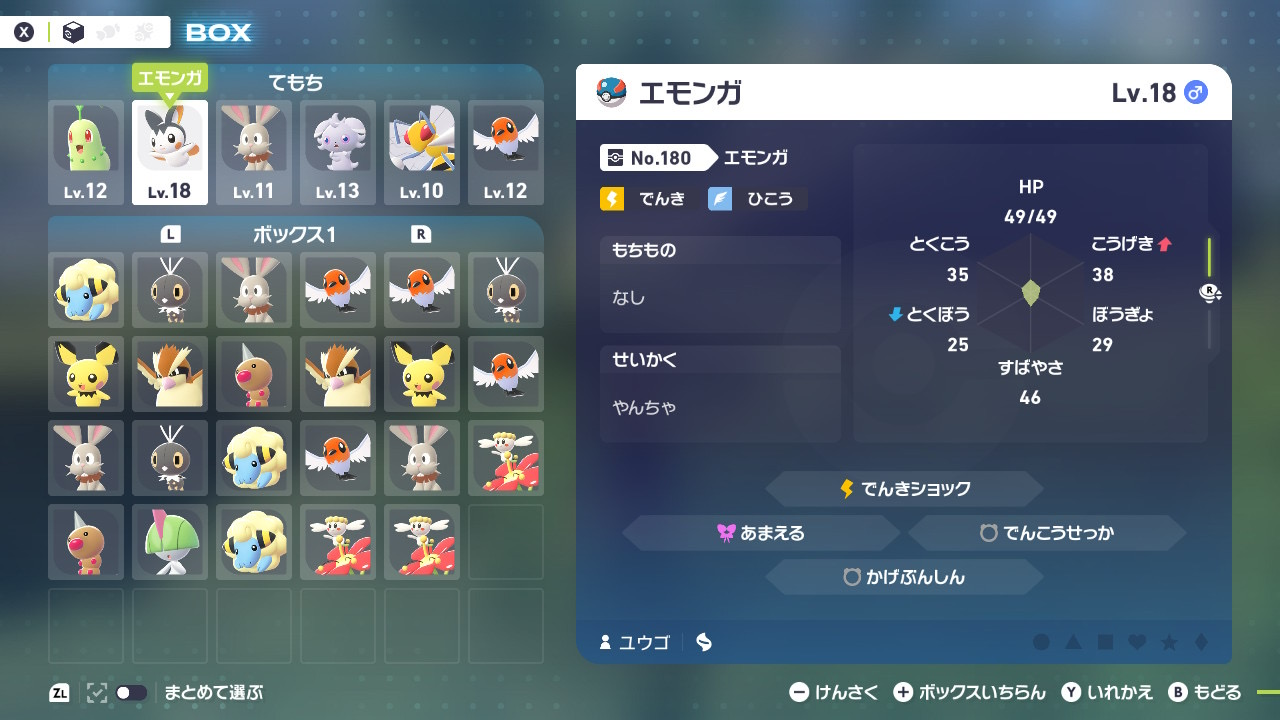The height and width of the screenshot is (720, 1280).
Task: Click the ボックス1 box title header
Action: (x=296, y=231)
